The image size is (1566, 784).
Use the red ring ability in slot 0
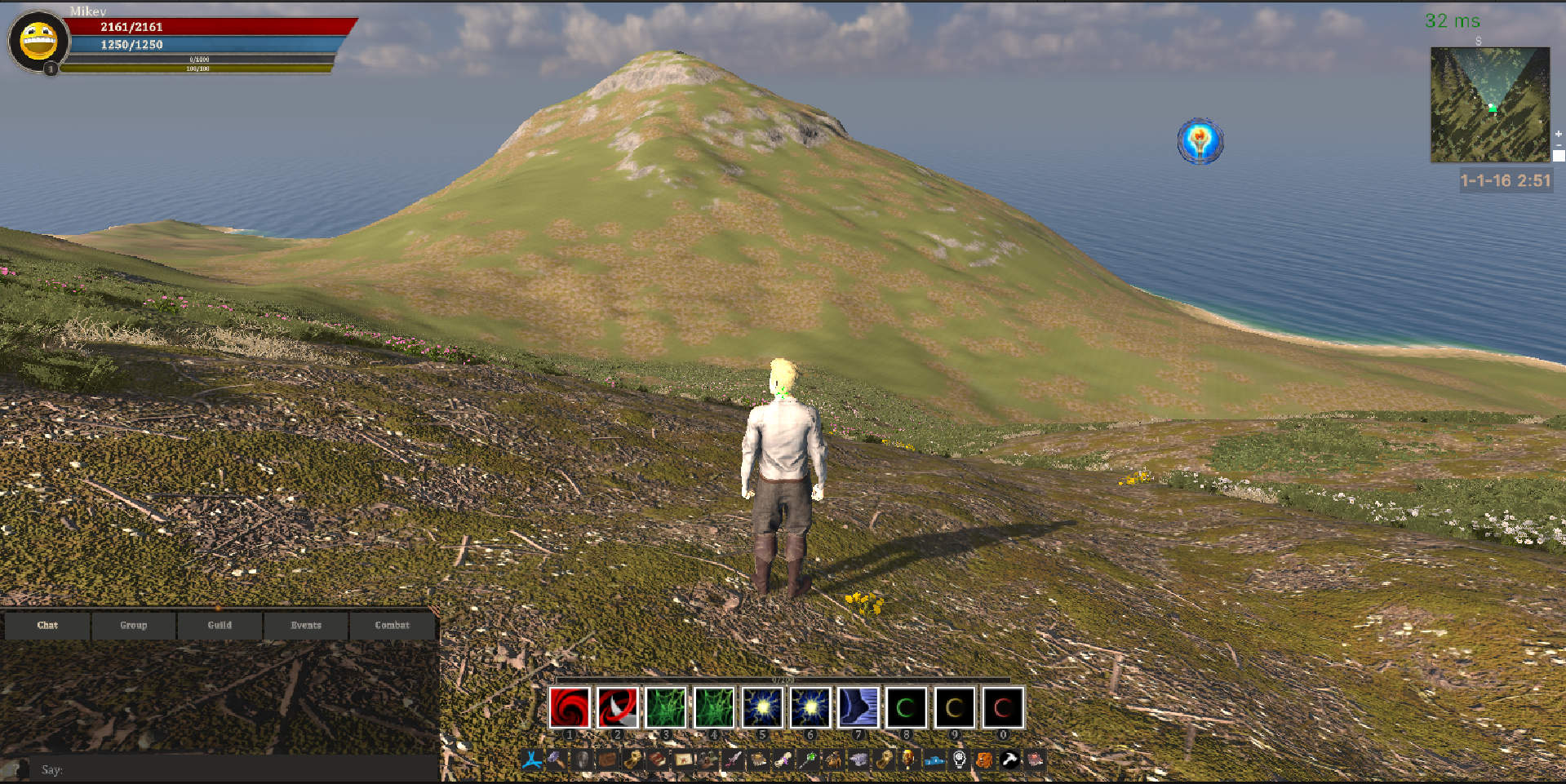[1003, 707]
